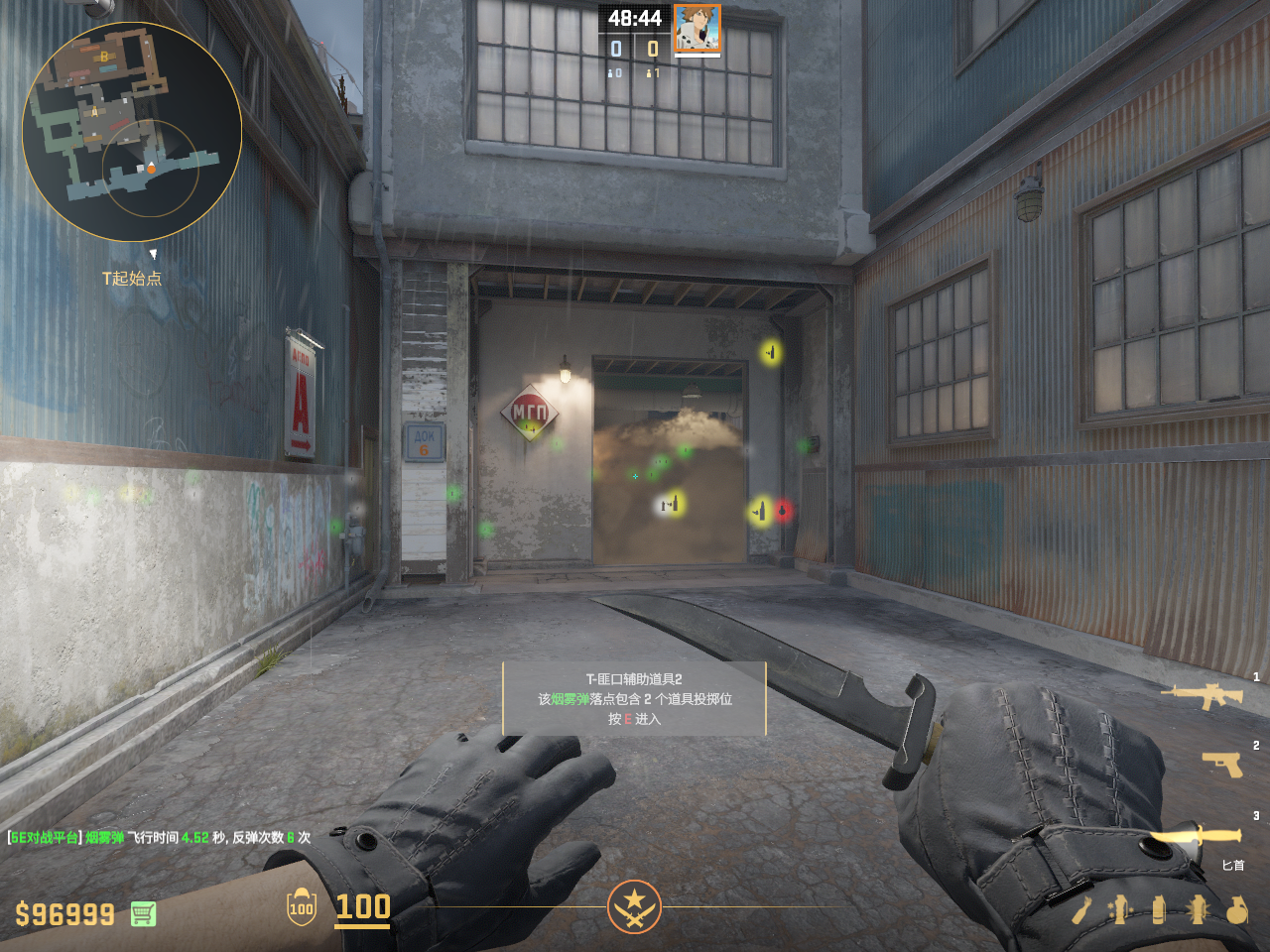This screenshot has height=952, width=1270.
Task: Click the Terrorist team star emblem
Action: click(x=634, y=906)
